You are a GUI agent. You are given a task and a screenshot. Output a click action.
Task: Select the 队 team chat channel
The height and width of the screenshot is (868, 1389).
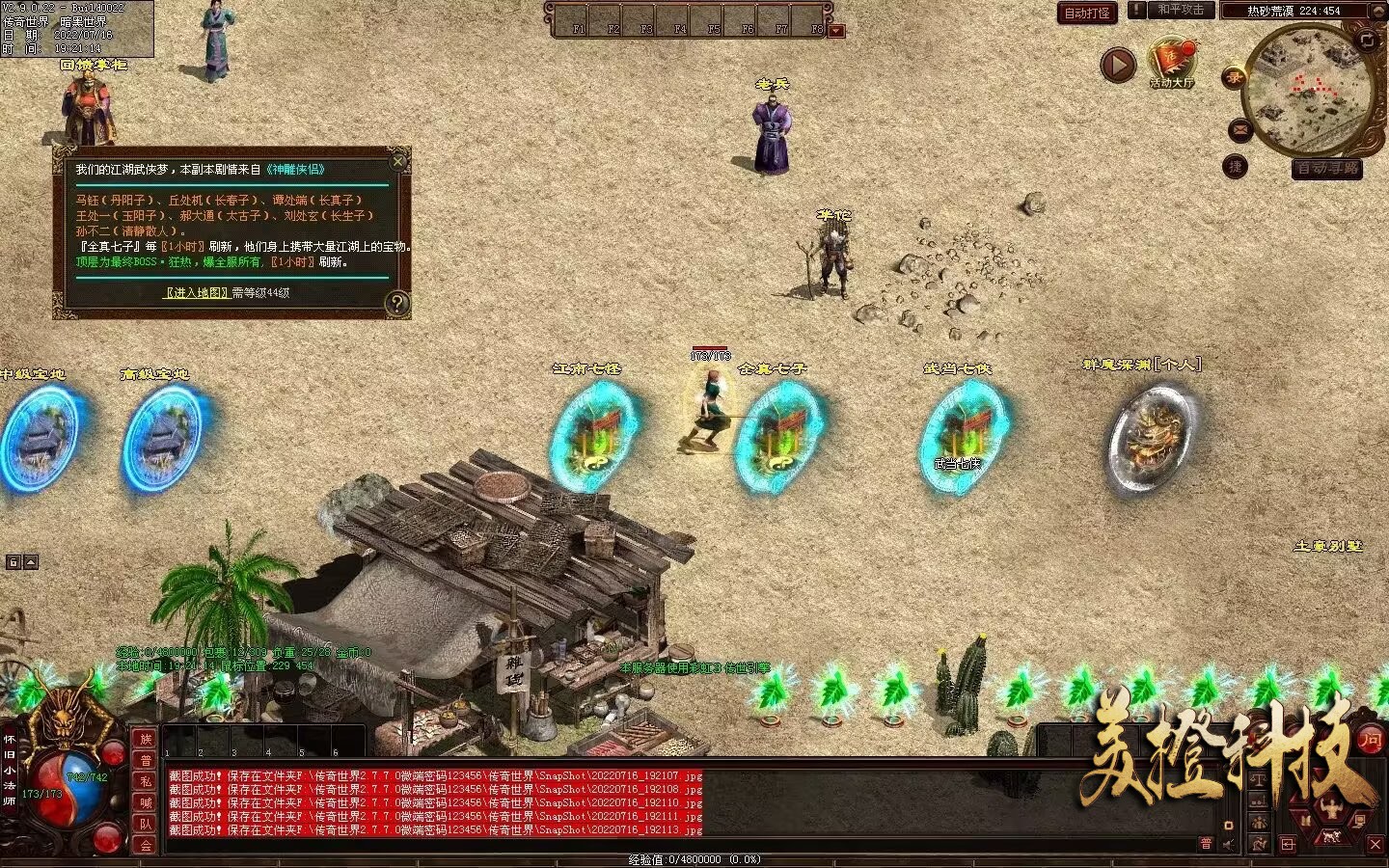146,824
